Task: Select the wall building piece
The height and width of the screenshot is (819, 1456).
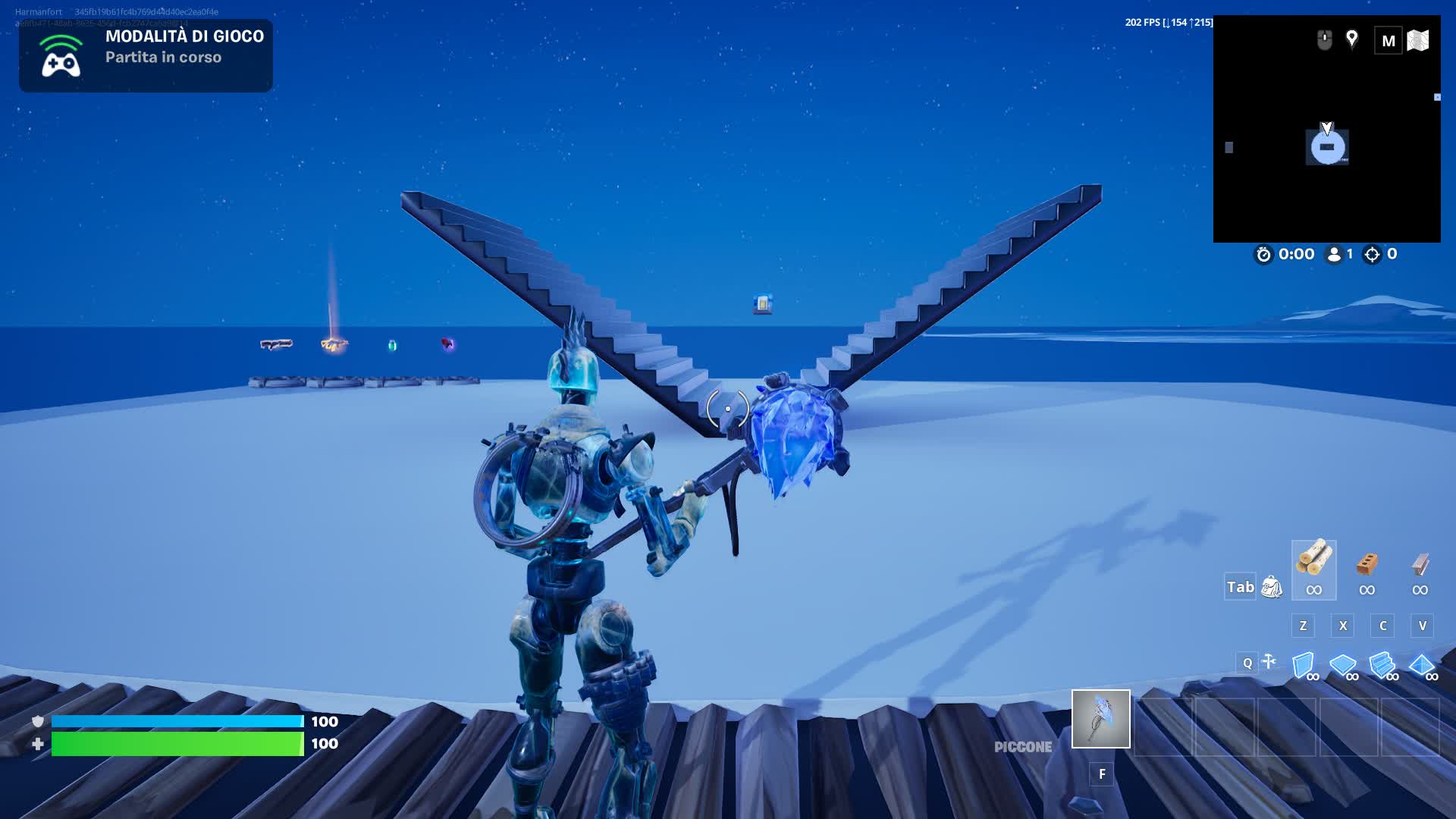Action: pyautogui.click(x=1304, y=665)
